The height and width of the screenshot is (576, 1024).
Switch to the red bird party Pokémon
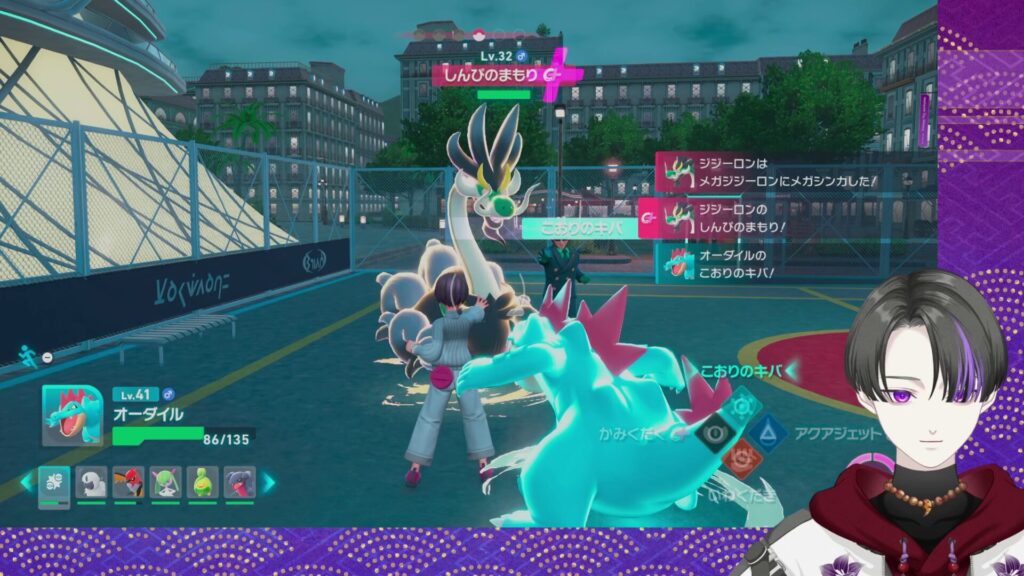click(x=128, y=482)
